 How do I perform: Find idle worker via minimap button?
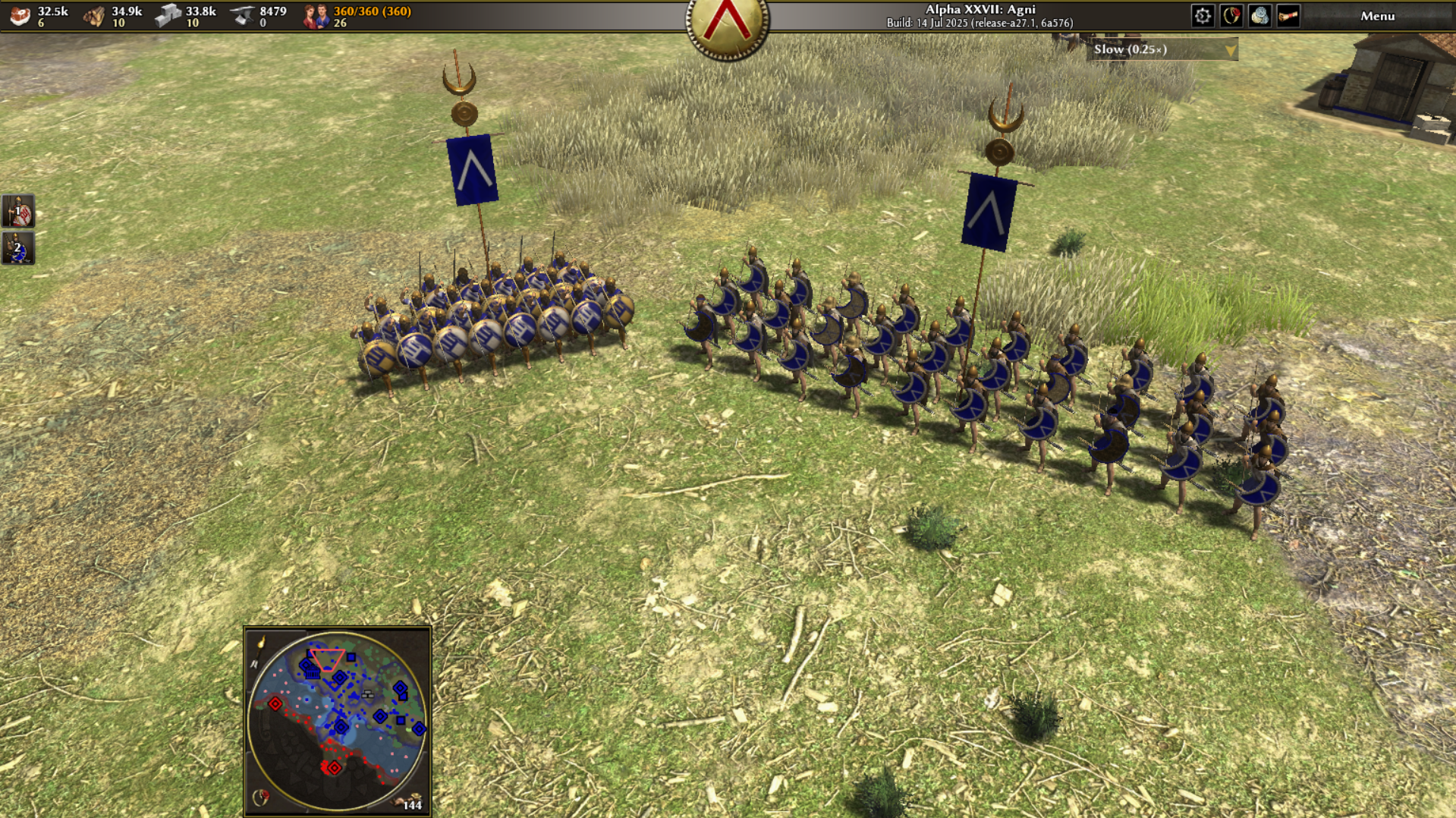coord(410,803)
